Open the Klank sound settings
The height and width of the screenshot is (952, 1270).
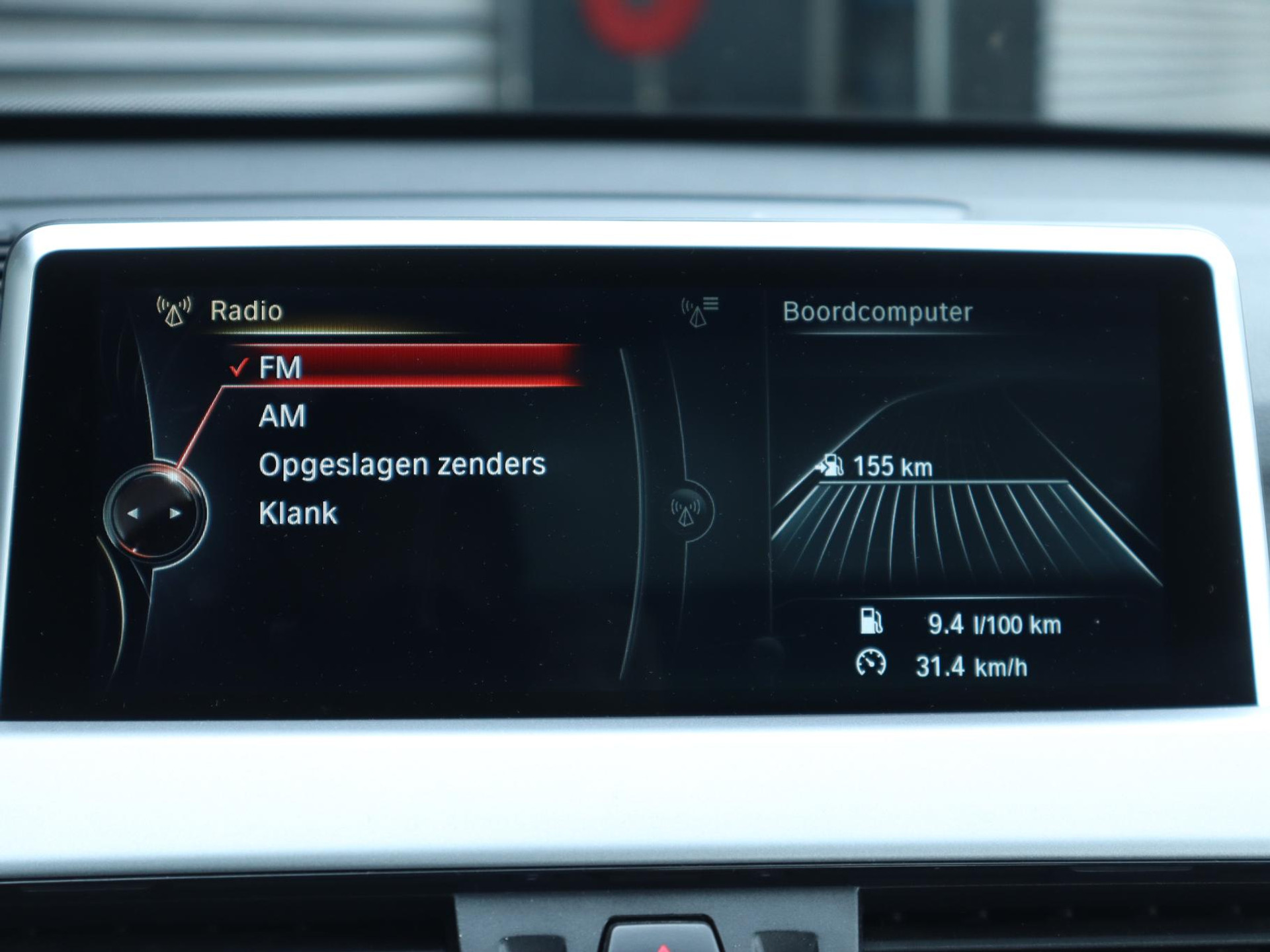[x=298, y=514]
